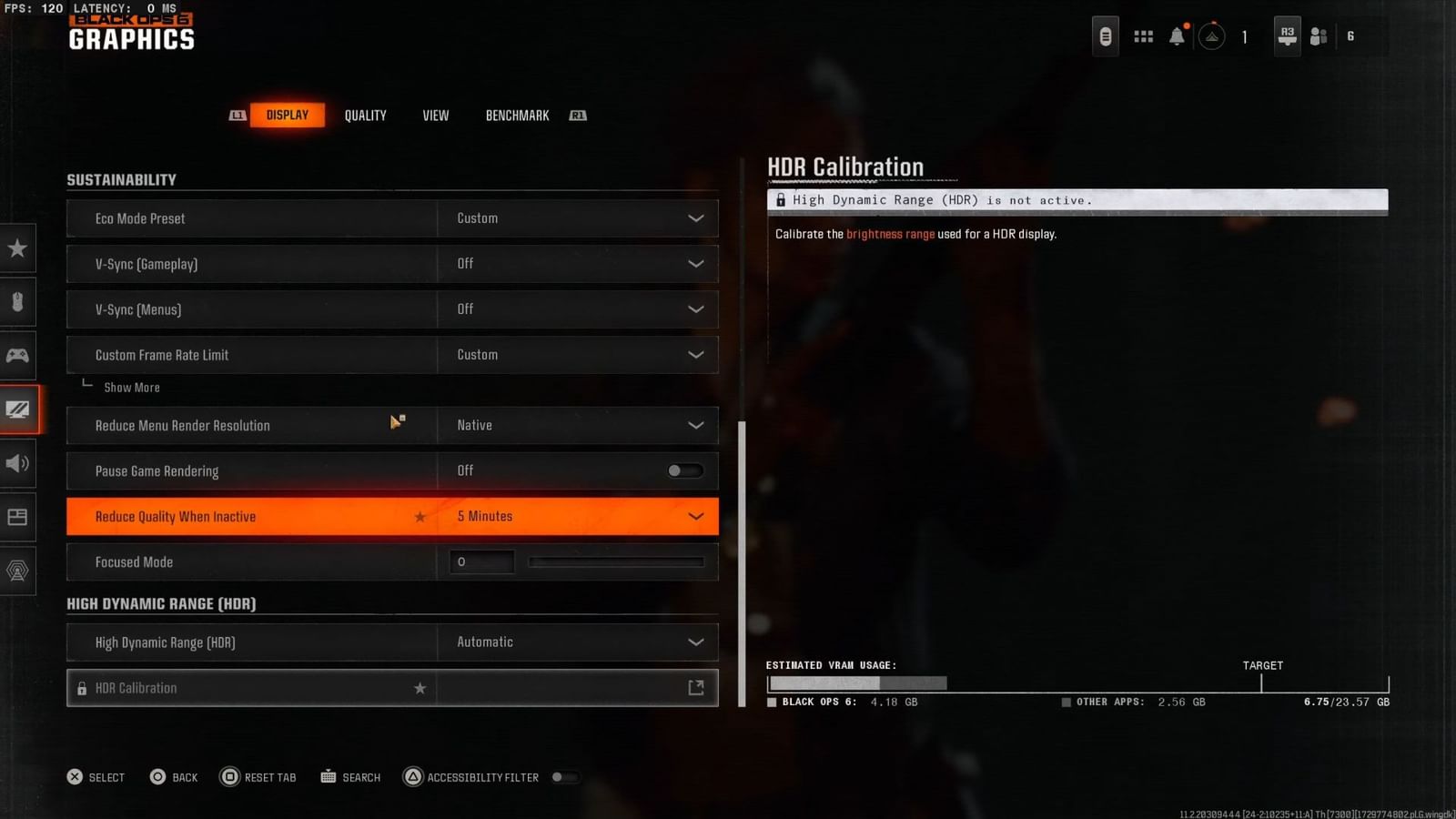1456x819 pixels.
Task: Enable the Accessibility Filter toggle
Action: click(x=565, y=777)
